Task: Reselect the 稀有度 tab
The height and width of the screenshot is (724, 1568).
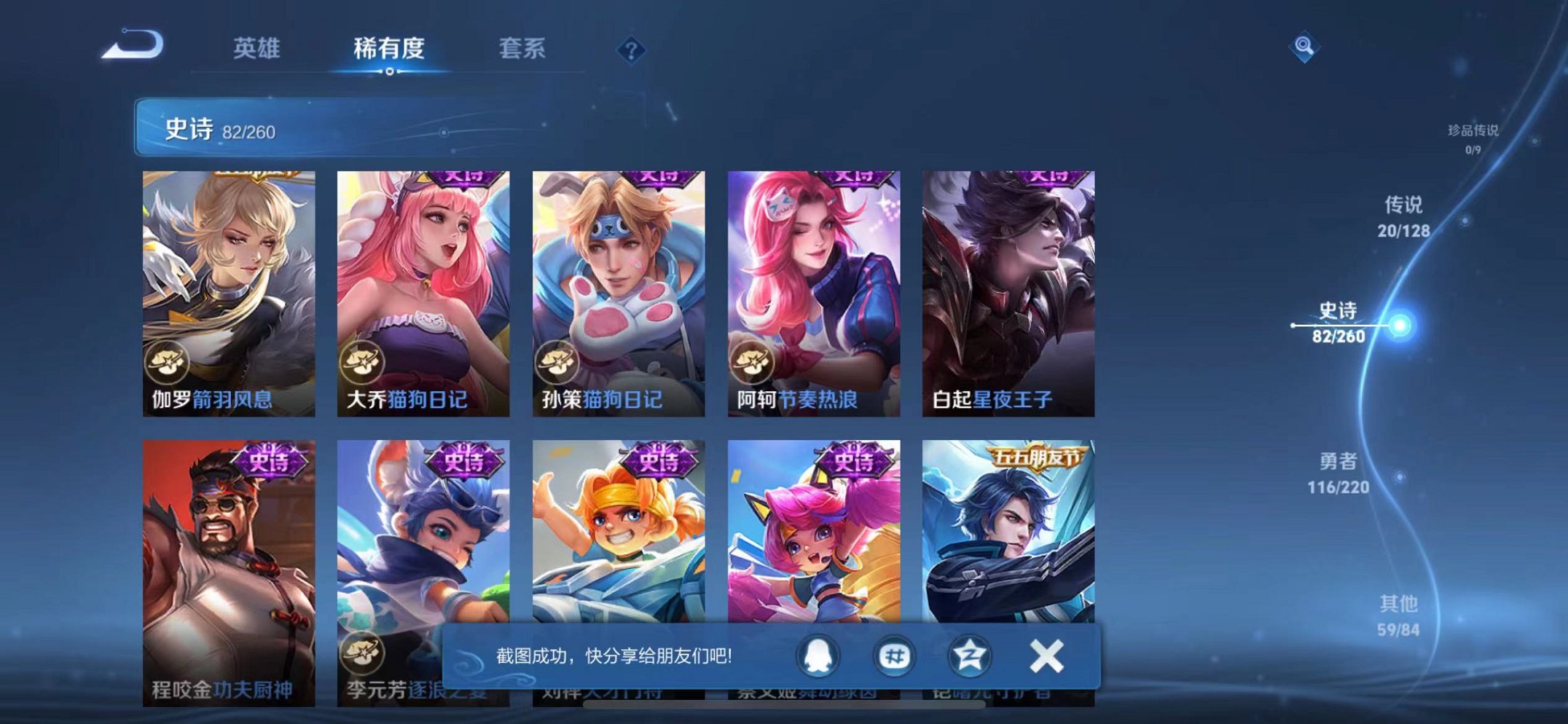Action: (388, 47)
